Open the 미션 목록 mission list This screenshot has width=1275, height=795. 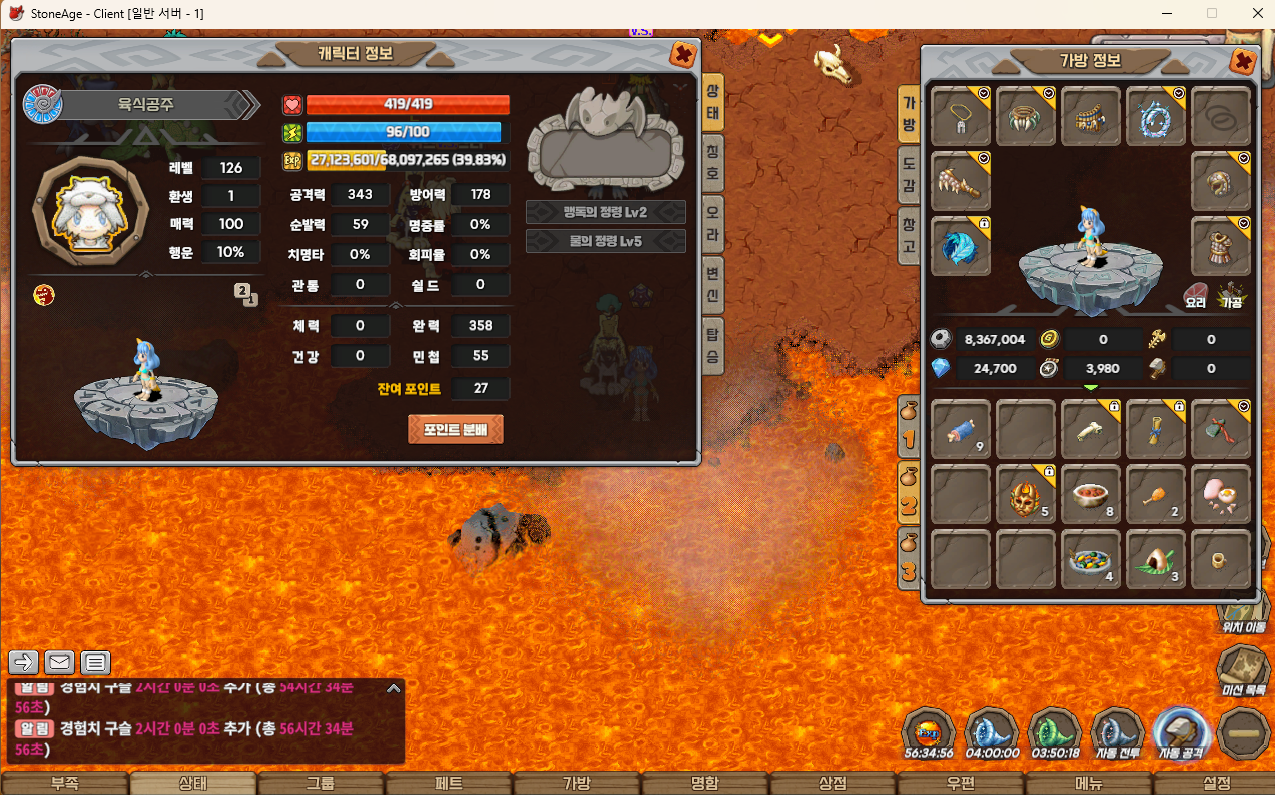[1244, 669]
